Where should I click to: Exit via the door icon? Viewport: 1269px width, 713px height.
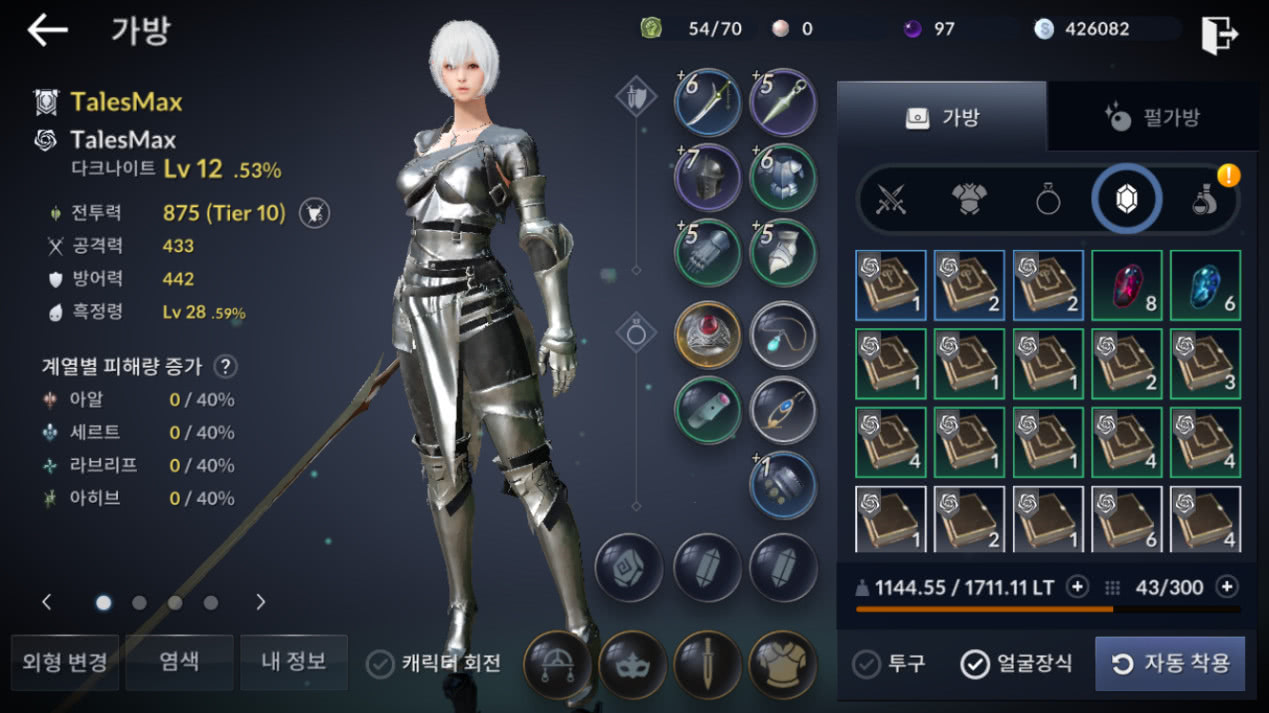[1219, 34]
